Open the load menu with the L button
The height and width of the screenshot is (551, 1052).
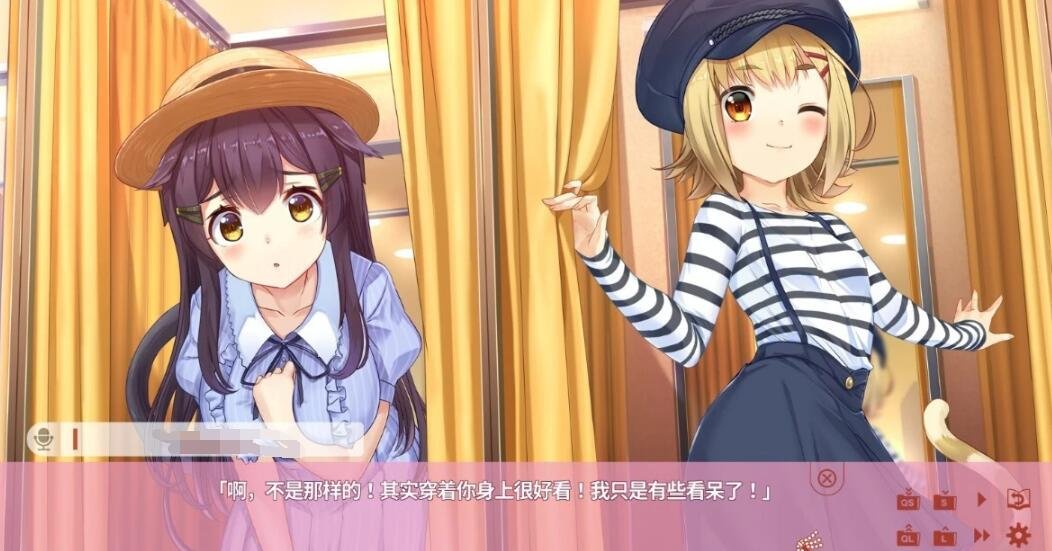pos(944,536)
